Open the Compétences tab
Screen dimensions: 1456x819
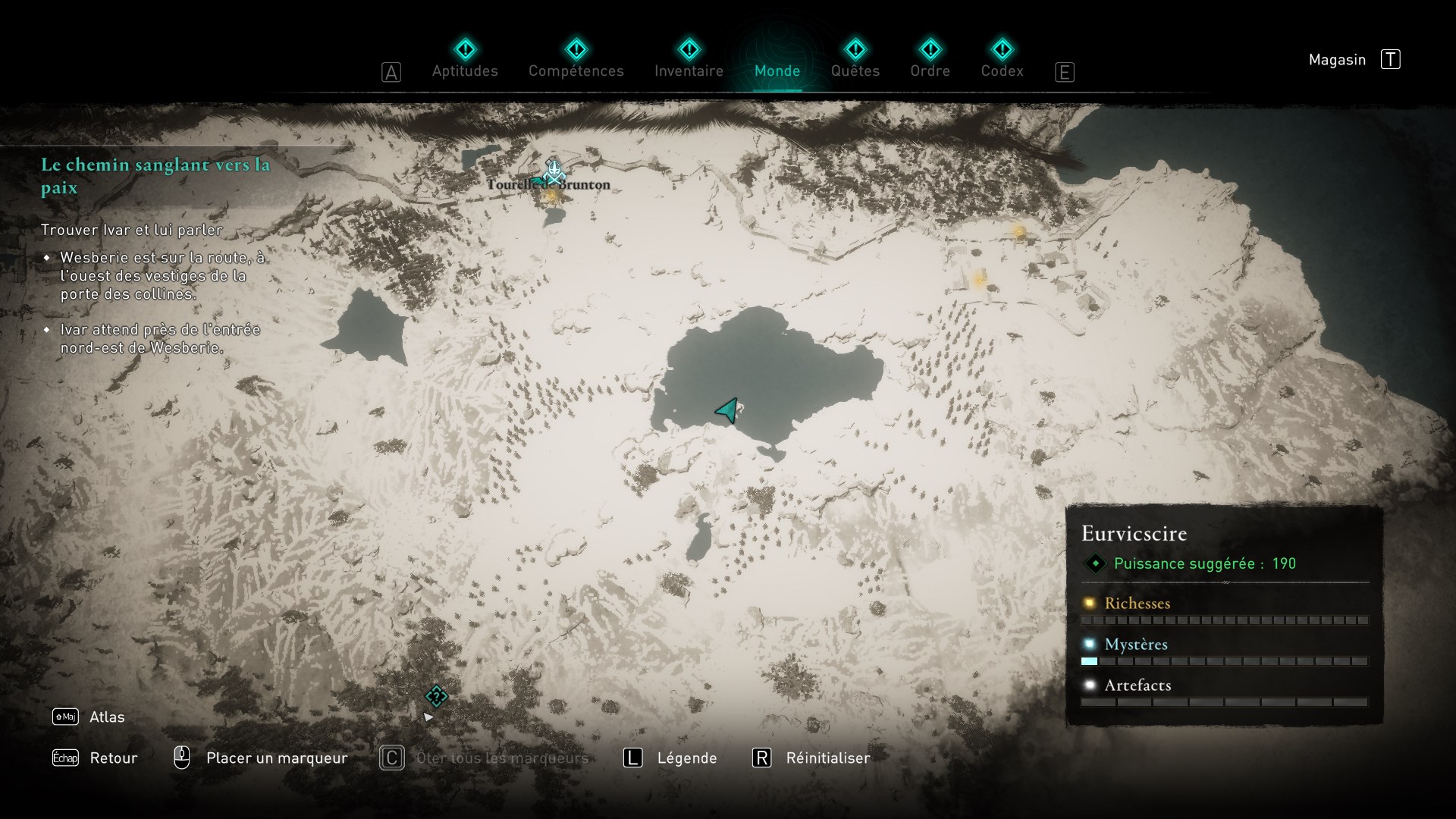coord(576,71)
